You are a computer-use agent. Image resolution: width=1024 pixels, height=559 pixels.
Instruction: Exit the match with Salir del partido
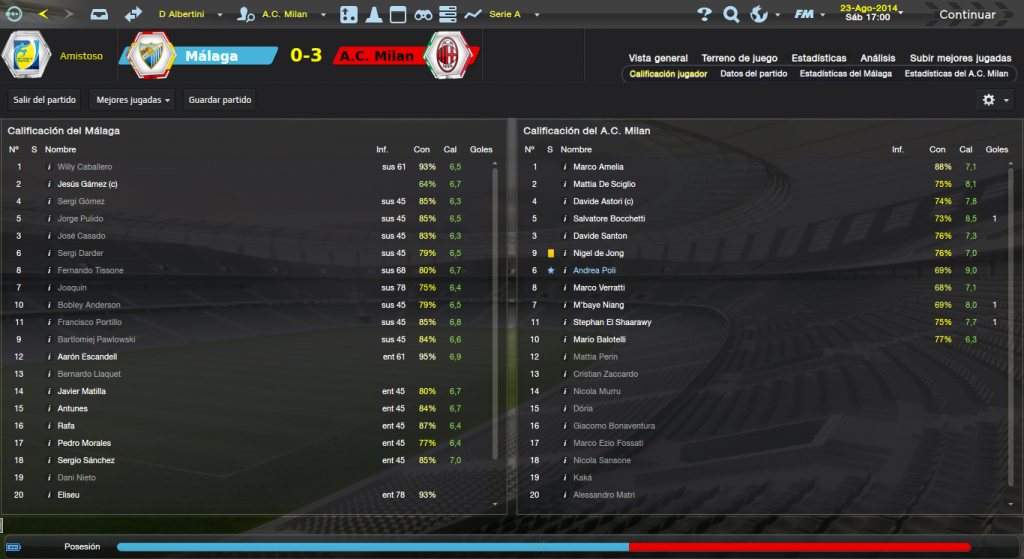tap(44, 100)
